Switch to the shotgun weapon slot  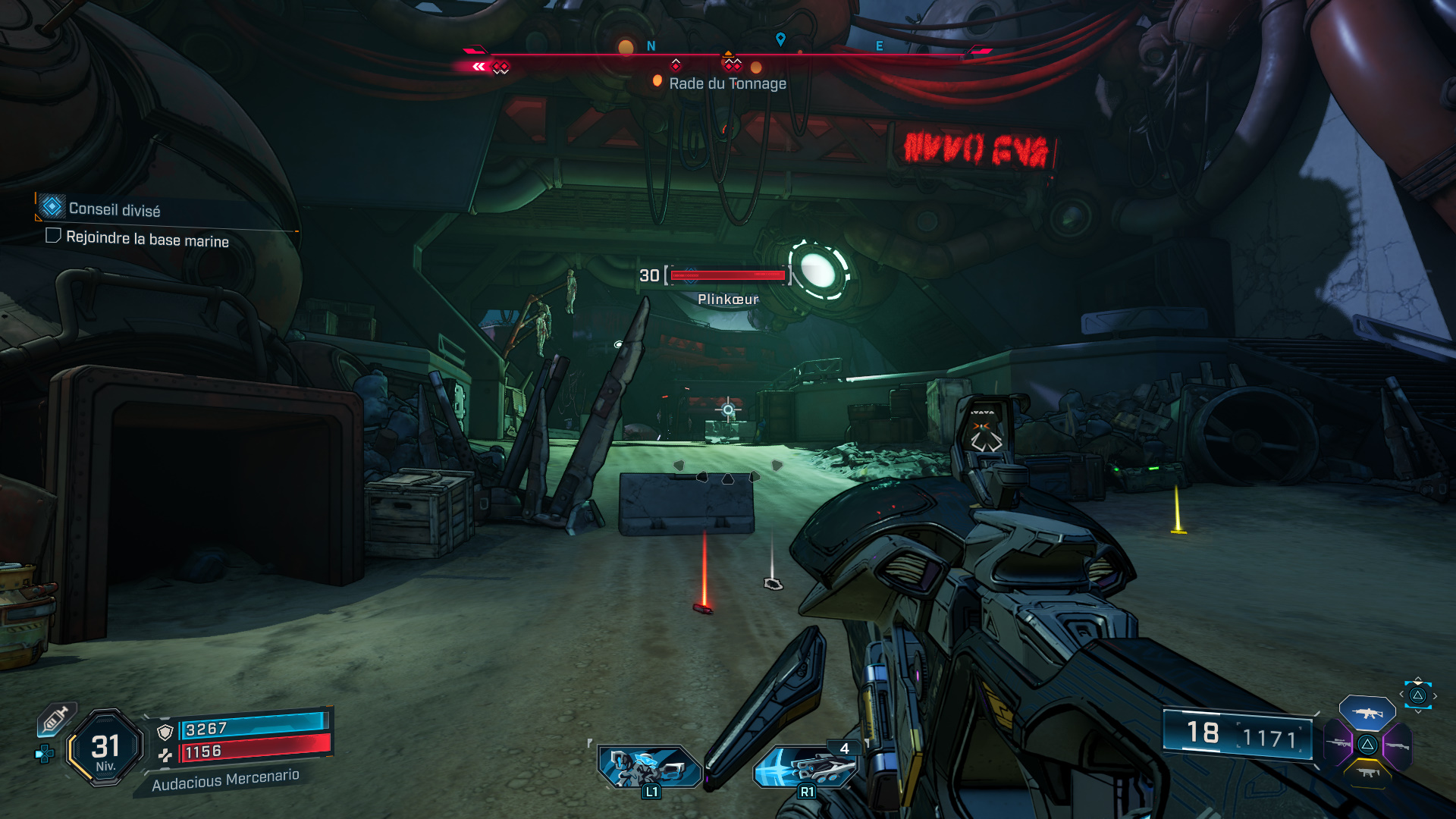click(x=1397, y=745)
